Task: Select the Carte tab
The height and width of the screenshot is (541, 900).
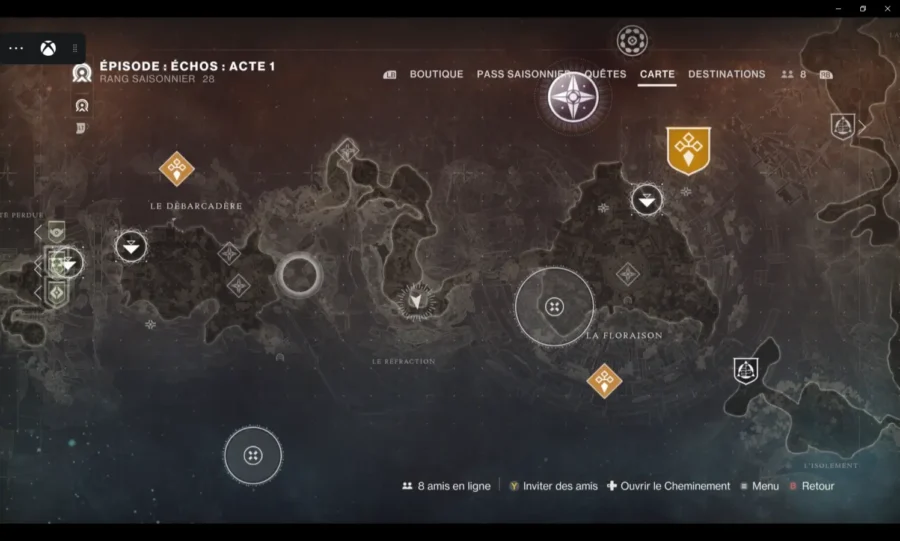Action: tap(657, 74)
